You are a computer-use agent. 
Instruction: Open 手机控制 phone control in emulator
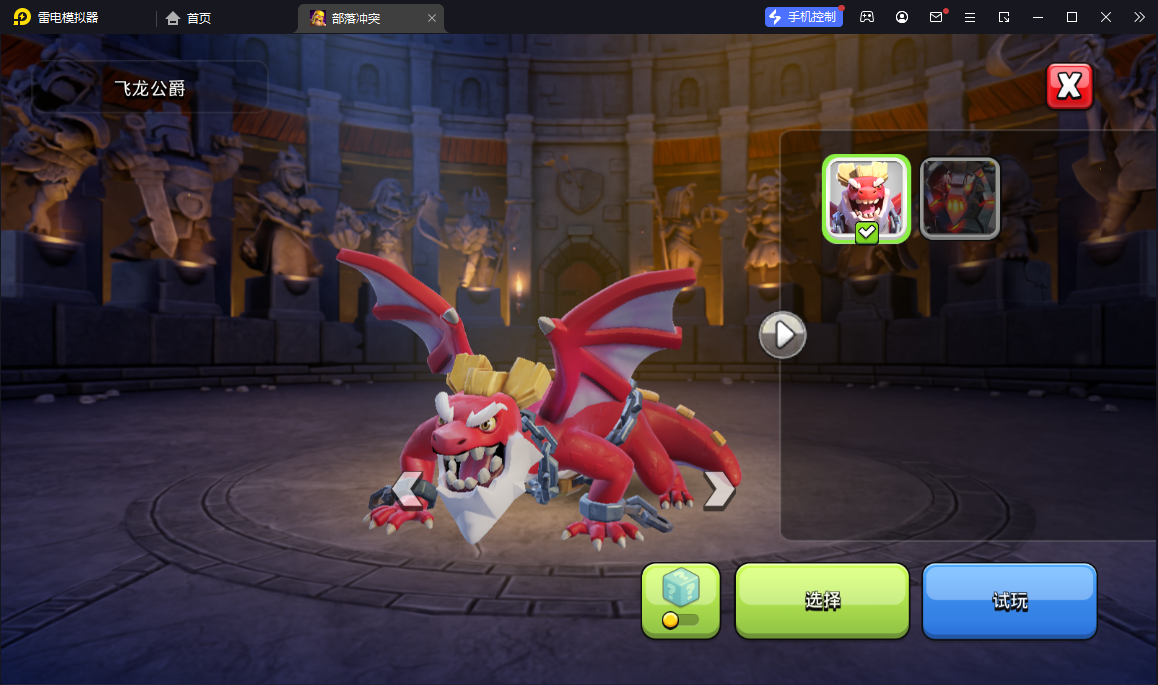point(802,17)
